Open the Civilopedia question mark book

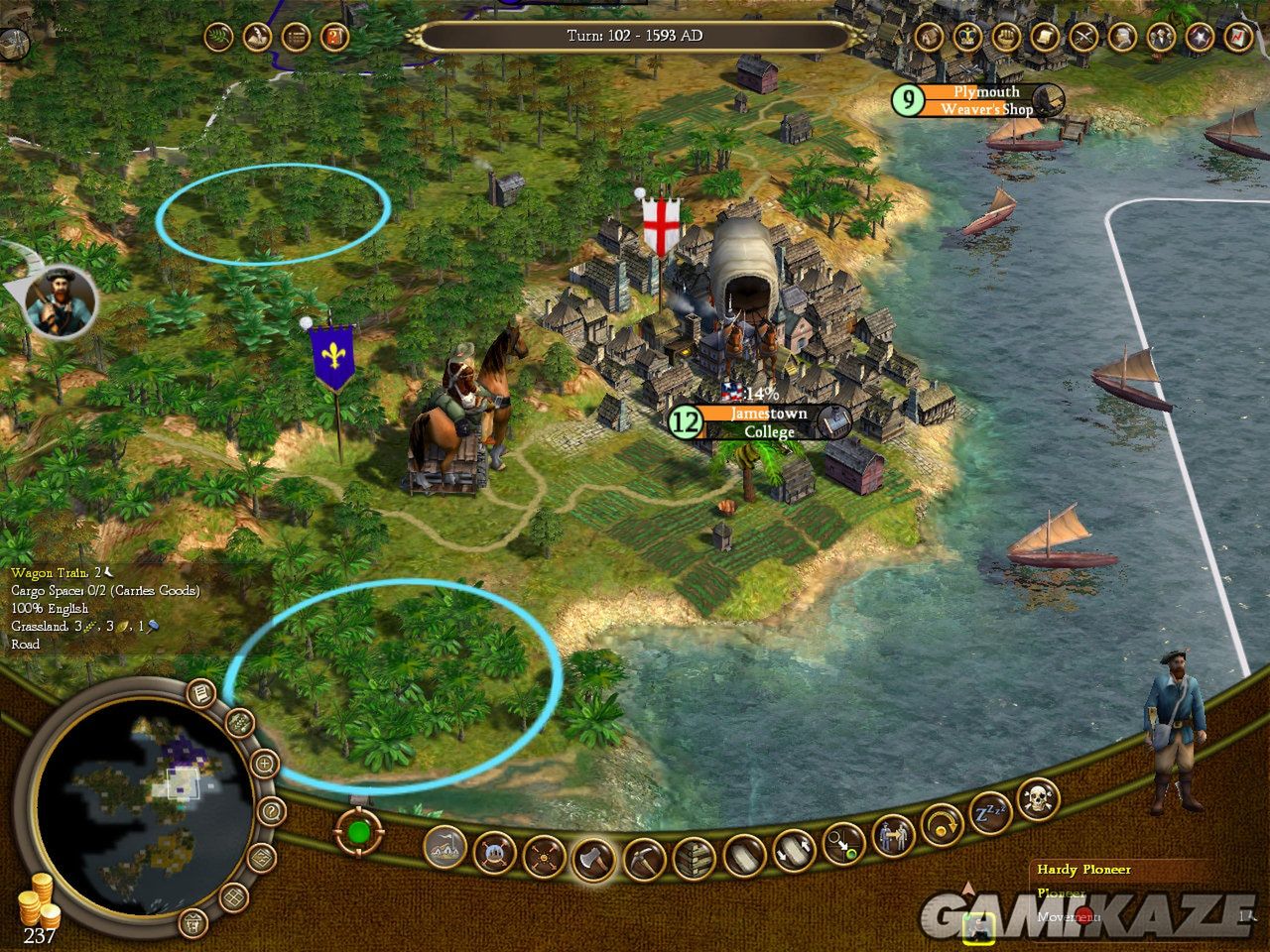coord(335,38)
